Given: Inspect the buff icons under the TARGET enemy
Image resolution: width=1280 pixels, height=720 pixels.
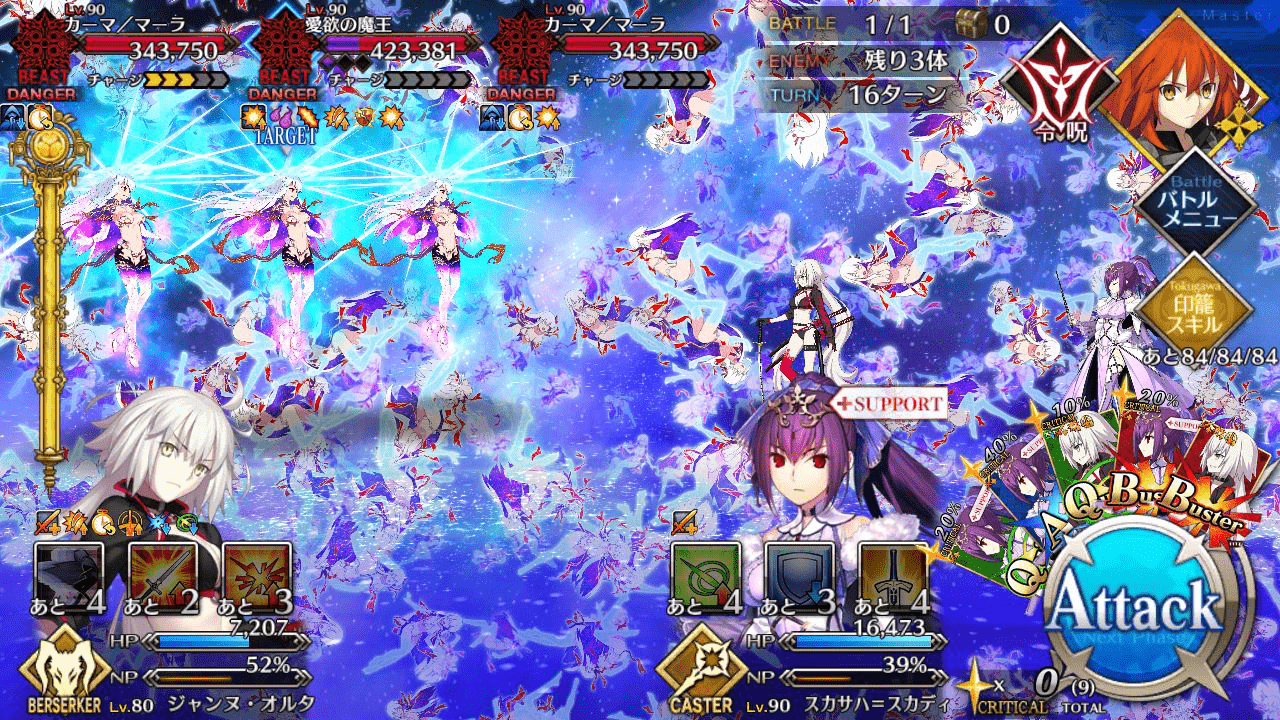Looking at the screenshot, I should [x=320, y=117].
